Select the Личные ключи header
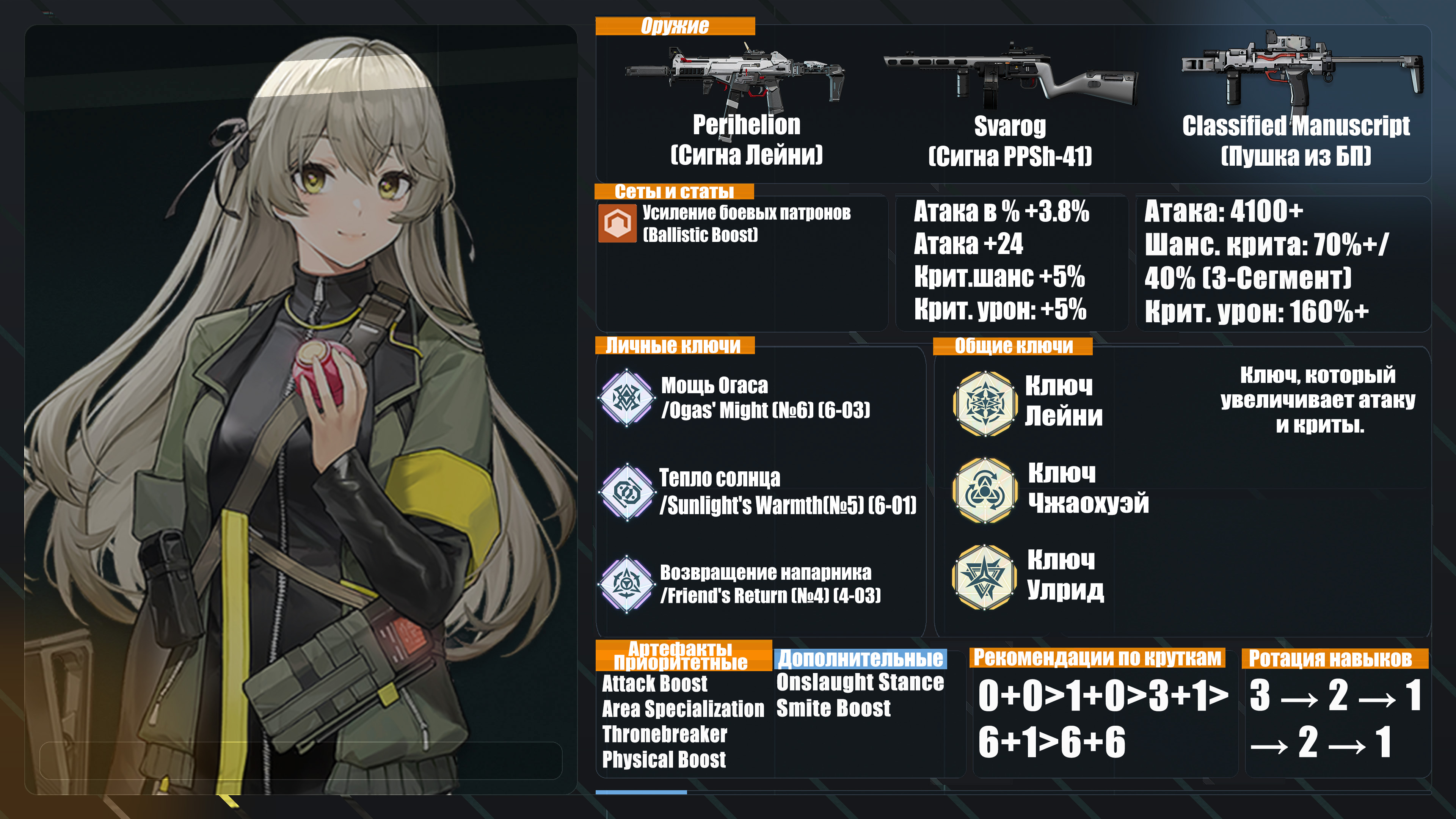This screenshot has height=819, width=1456. [x=674, y=345]
